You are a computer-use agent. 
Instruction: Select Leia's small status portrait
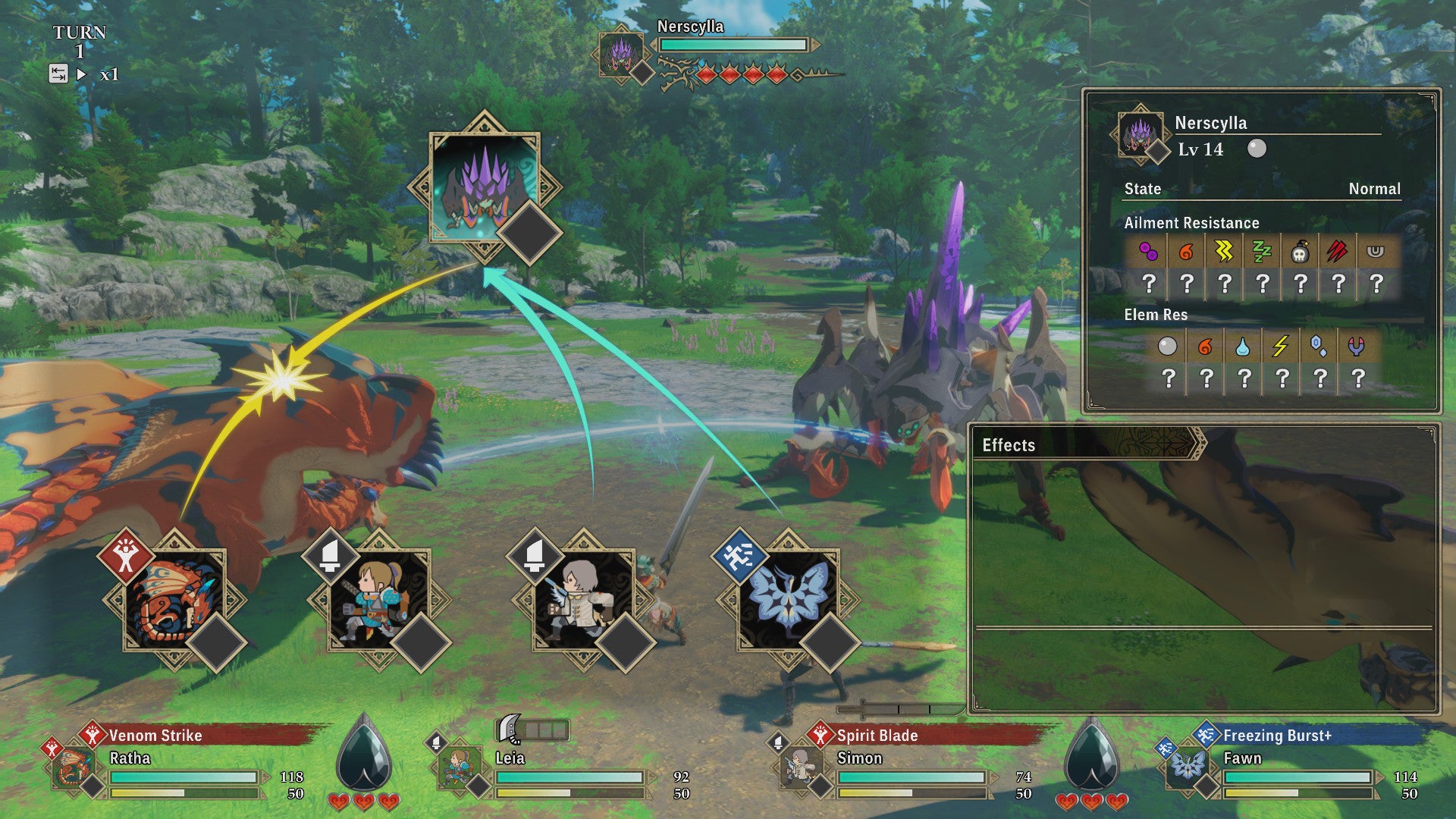(x=460, y=767)
